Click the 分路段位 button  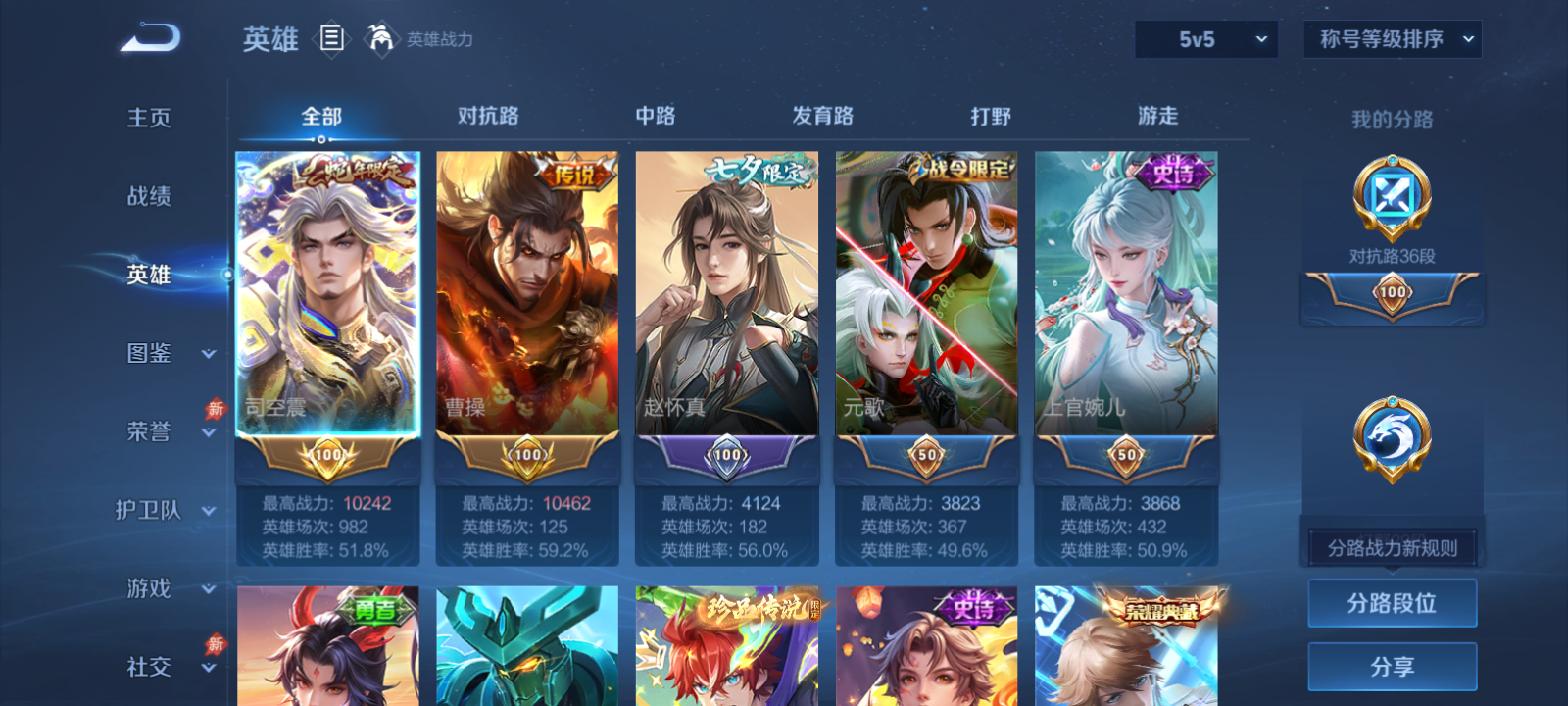(x=1392, y=603)
